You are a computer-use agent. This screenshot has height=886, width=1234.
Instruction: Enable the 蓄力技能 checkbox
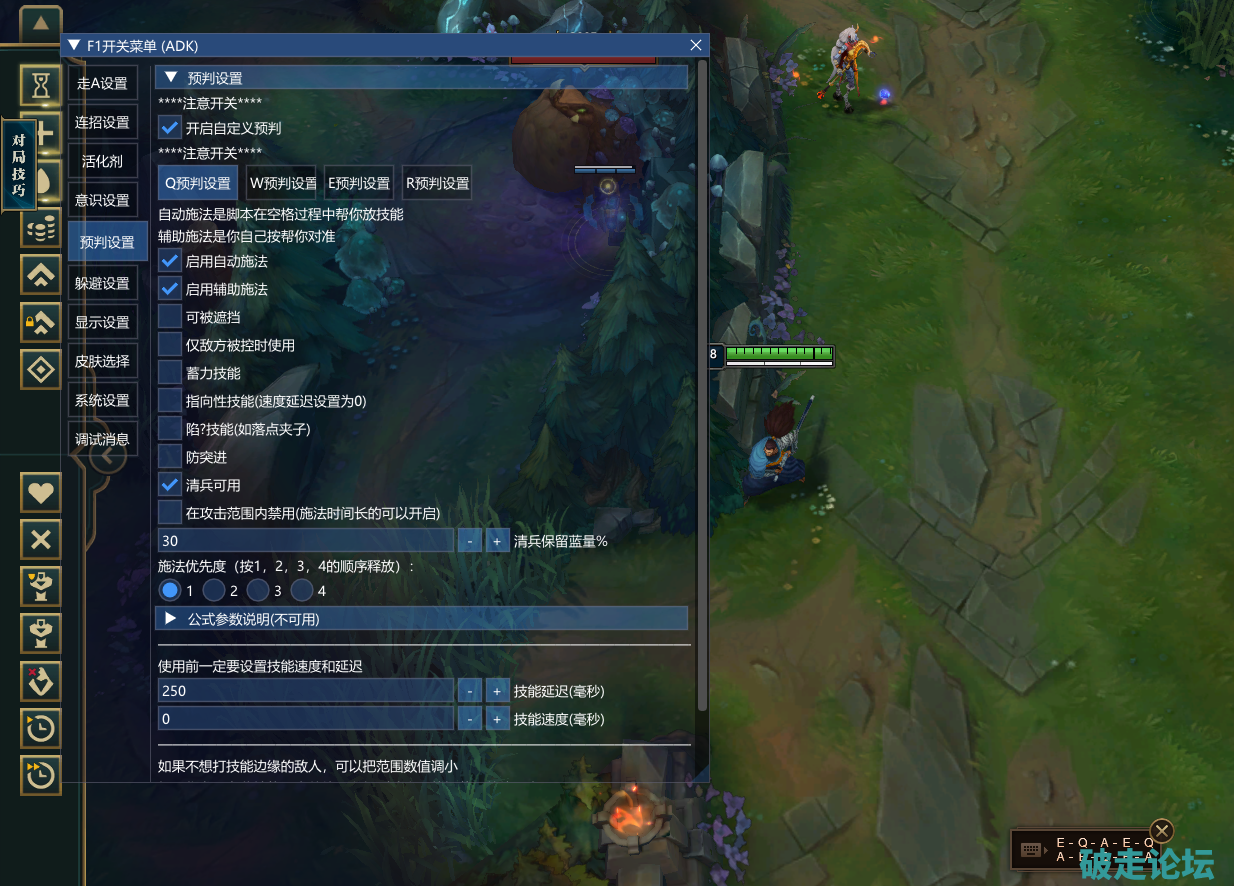[x=170, y=373]
